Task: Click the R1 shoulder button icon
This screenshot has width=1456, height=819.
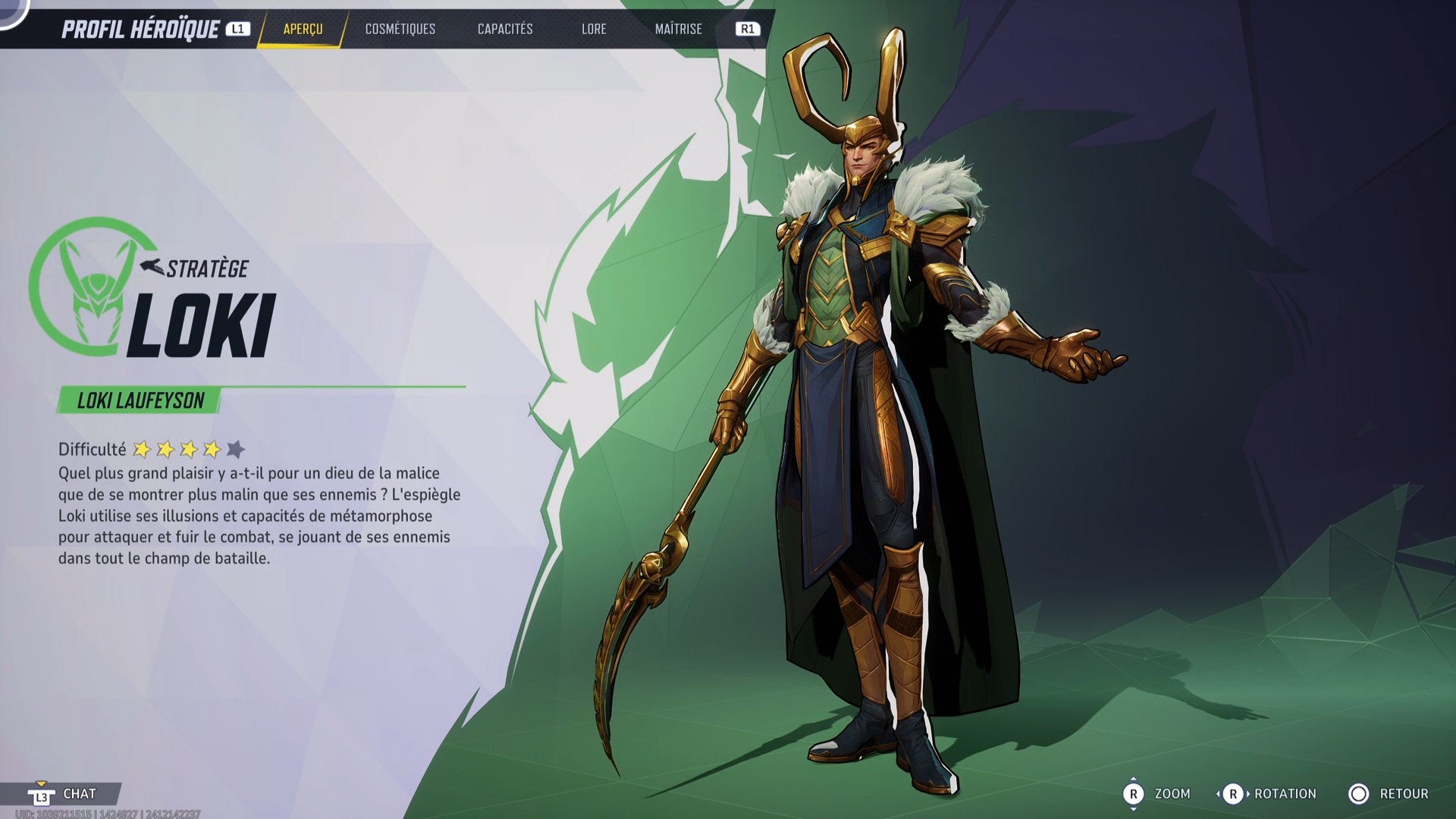Action: 747,30
